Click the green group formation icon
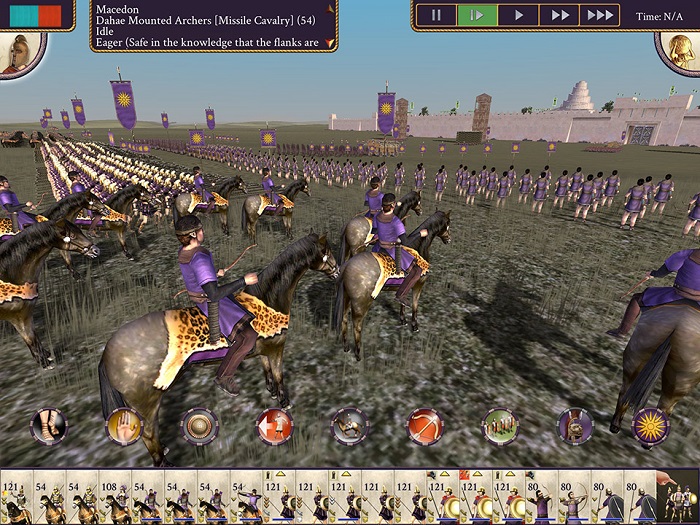The height and width of the screenshot is (525, 700). pyautogui.click(x=500, y=426)
